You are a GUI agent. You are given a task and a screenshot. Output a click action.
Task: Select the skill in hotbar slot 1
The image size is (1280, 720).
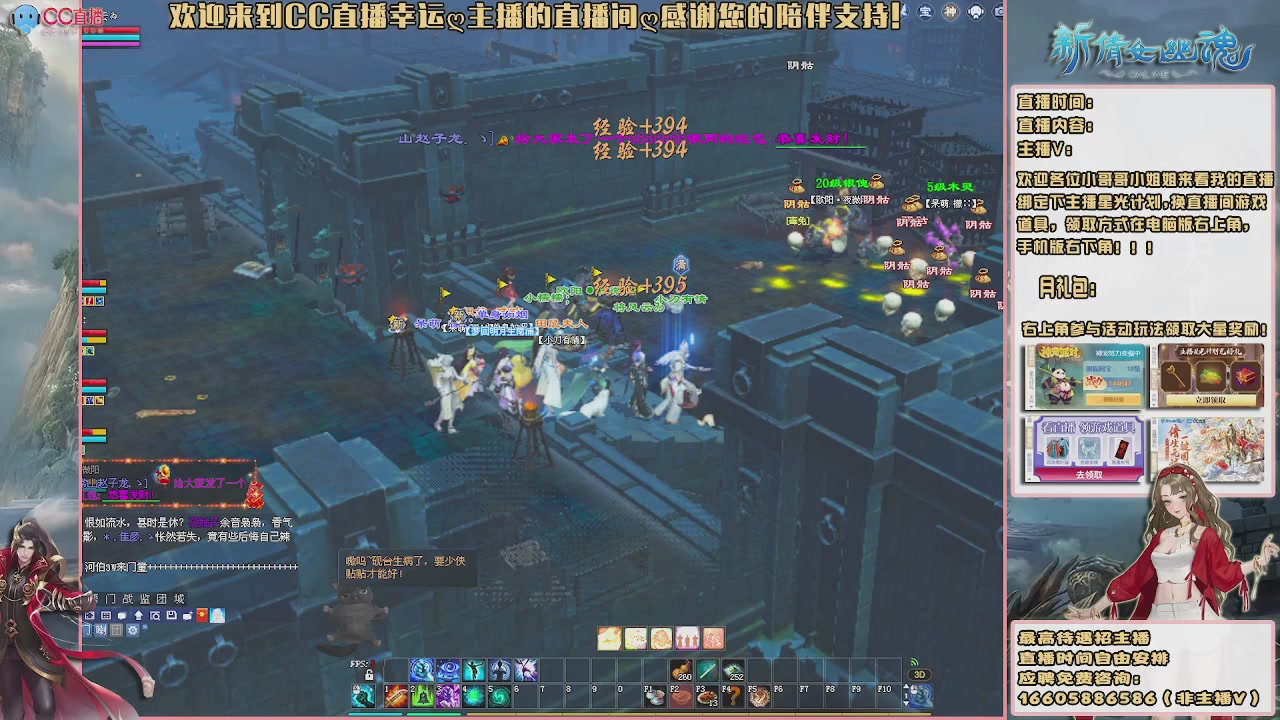tap(395, 694)
